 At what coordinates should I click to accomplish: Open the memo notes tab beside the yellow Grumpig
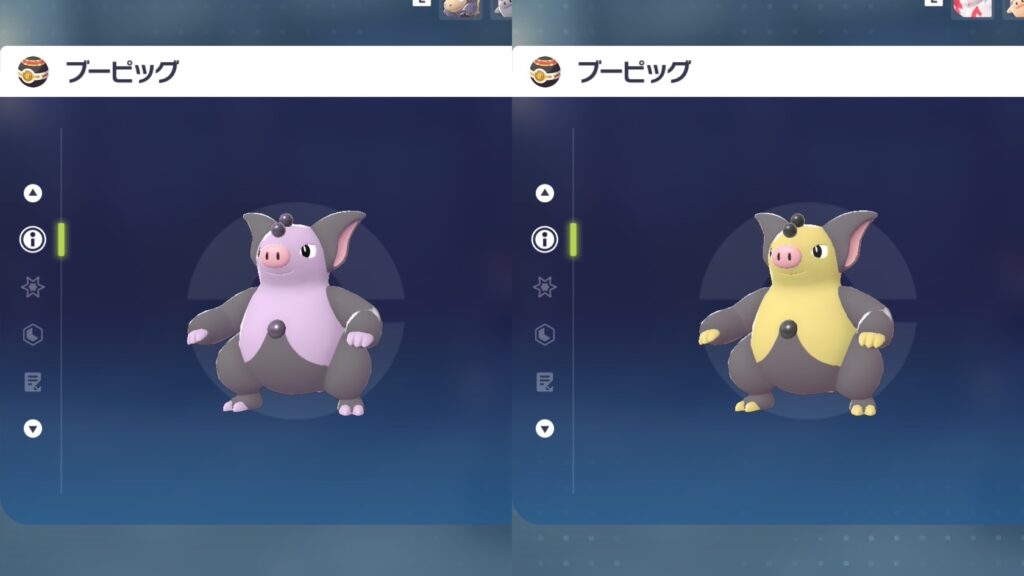tap(545, 381)
